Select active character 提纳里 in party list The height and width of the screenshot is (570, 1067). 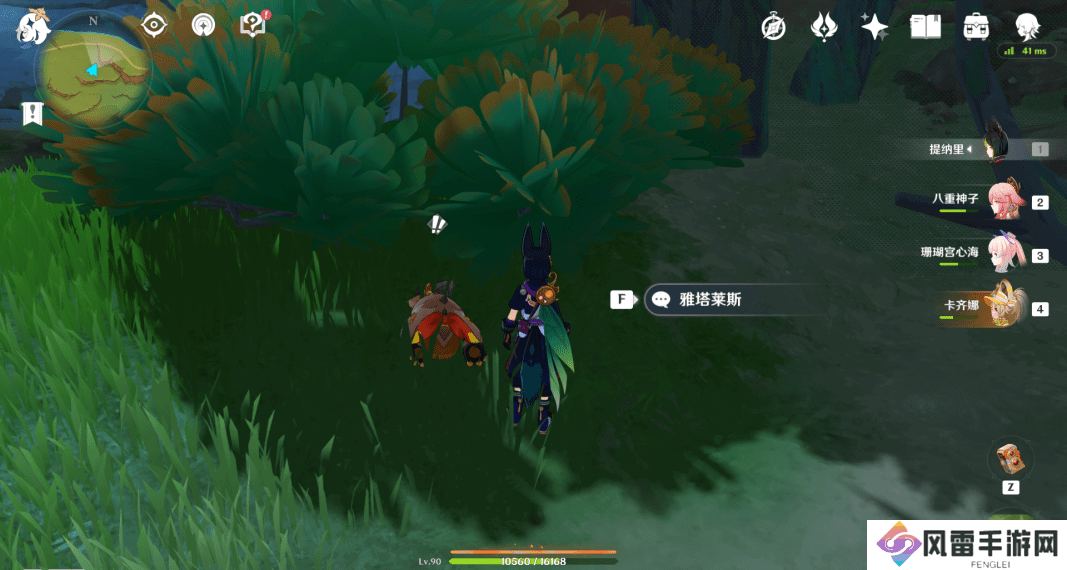[993, 149]
